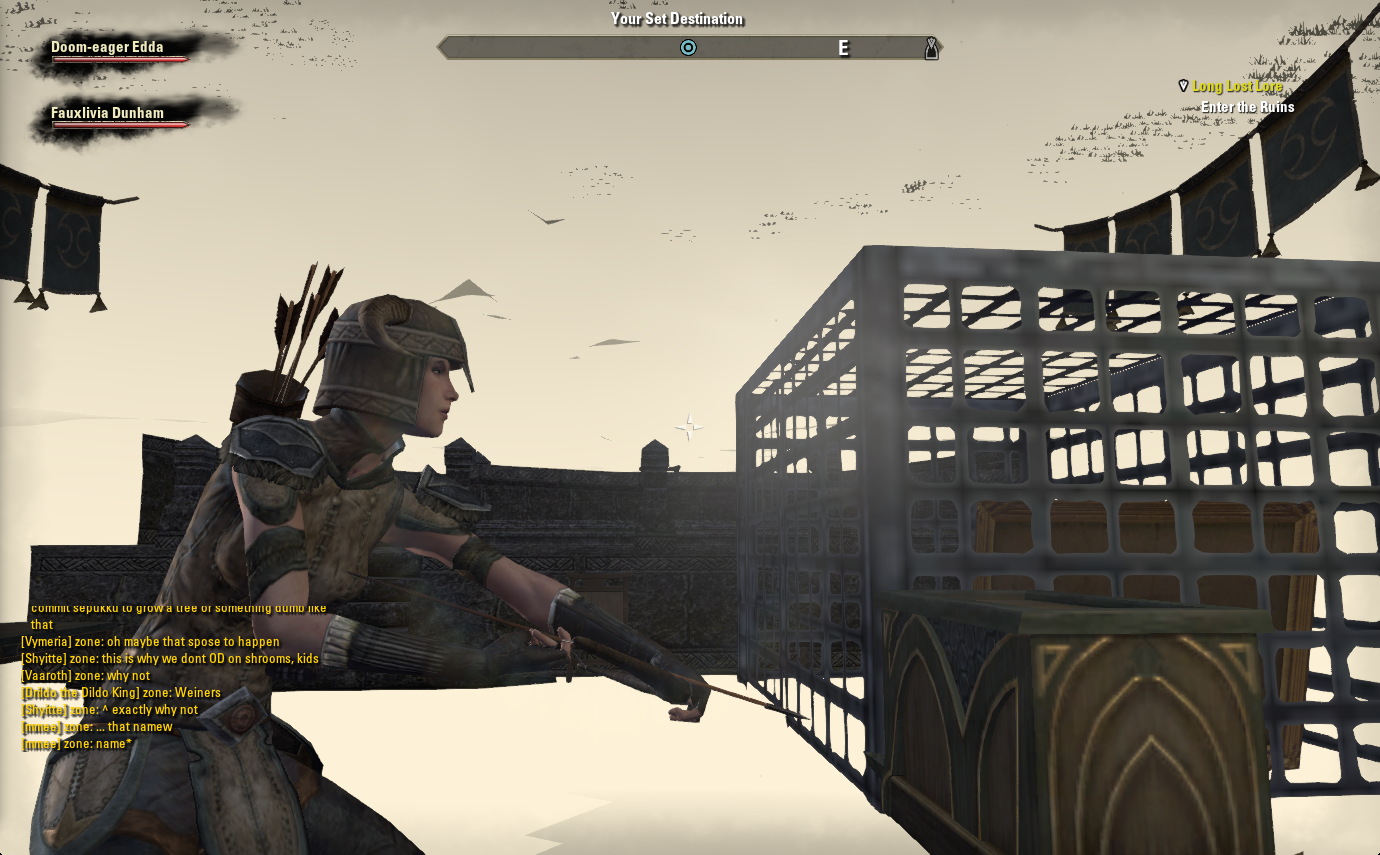Select group member Fauxlivia Dunham's frame
The image size is (1380, 855).
point(107,114)
